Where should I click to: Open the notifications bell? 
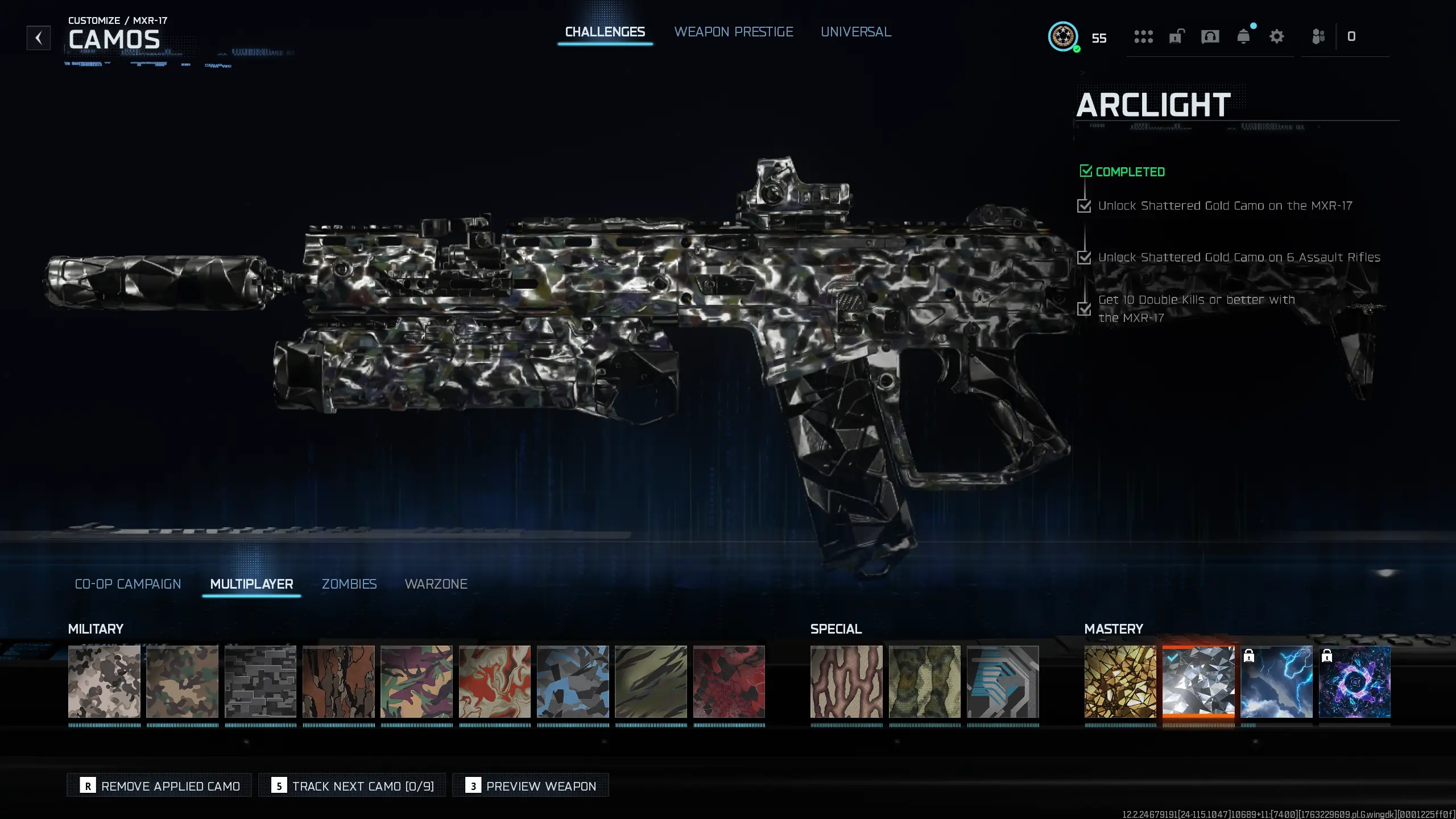pyautogui.click(x=1244, y=36)
